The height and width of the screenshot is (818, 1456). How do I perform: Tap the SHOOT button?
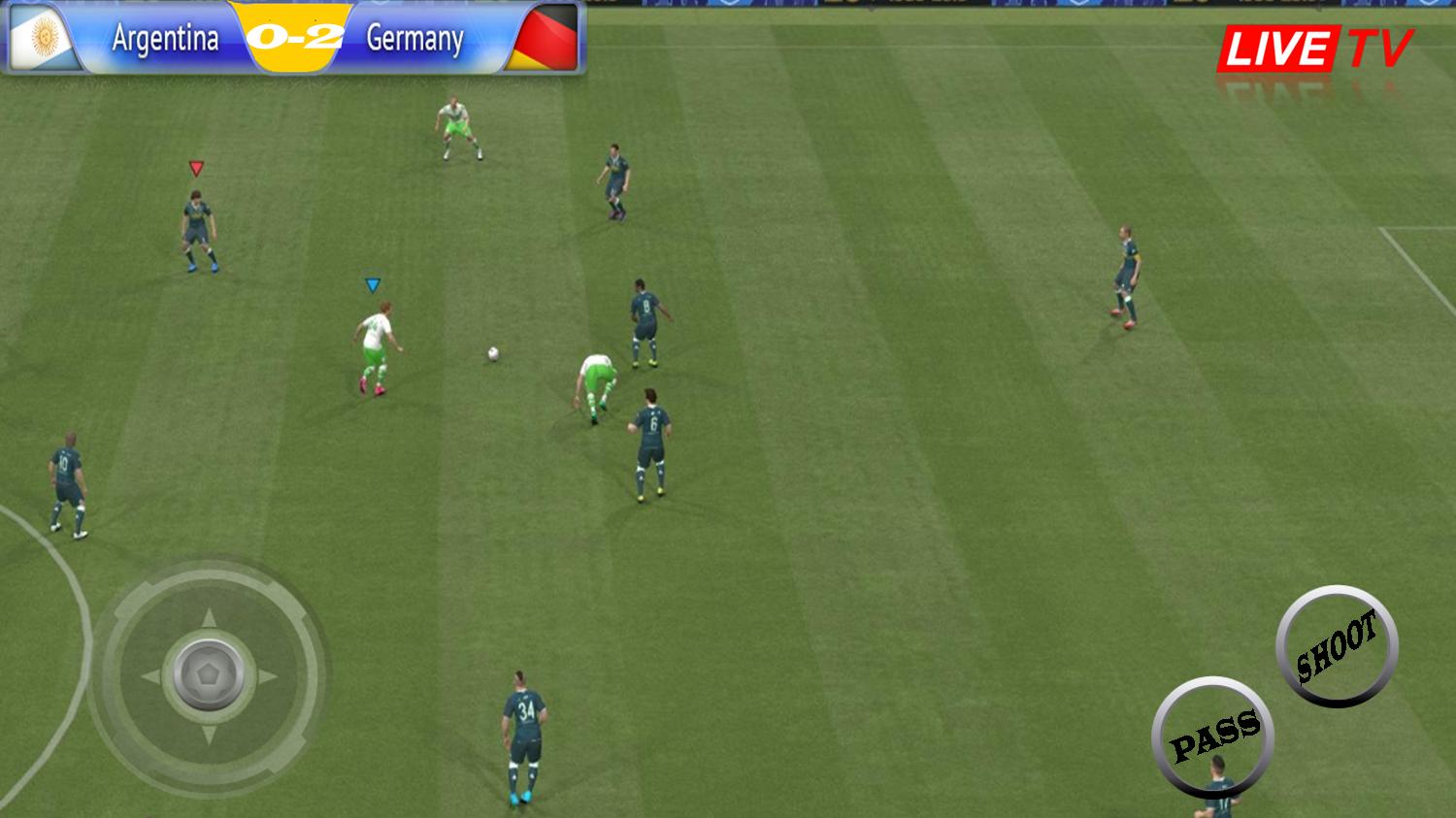coord(1337,646)
